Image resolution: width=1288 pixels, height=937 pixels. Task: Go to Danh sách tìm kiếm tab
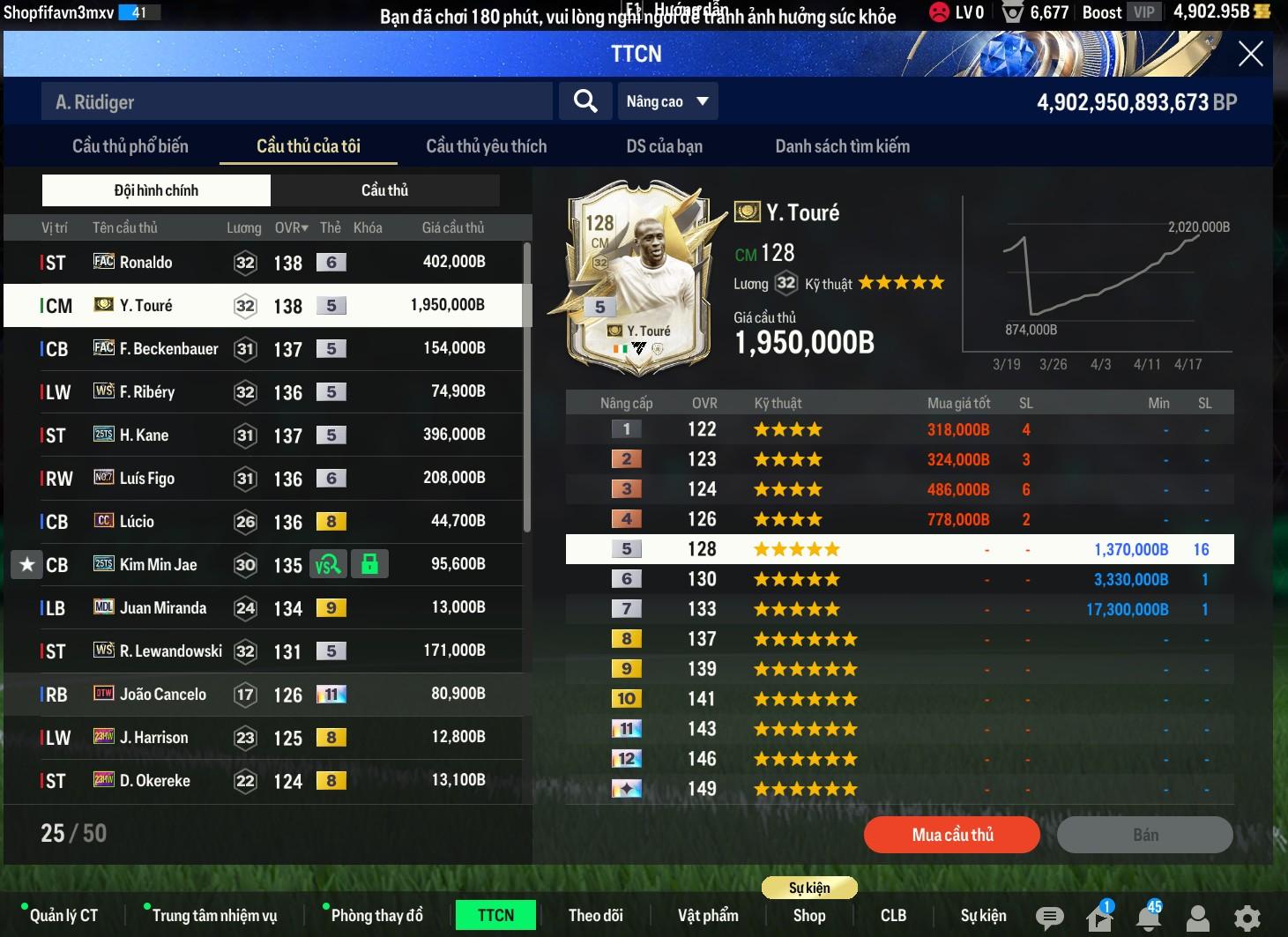(x=842, y=146)
